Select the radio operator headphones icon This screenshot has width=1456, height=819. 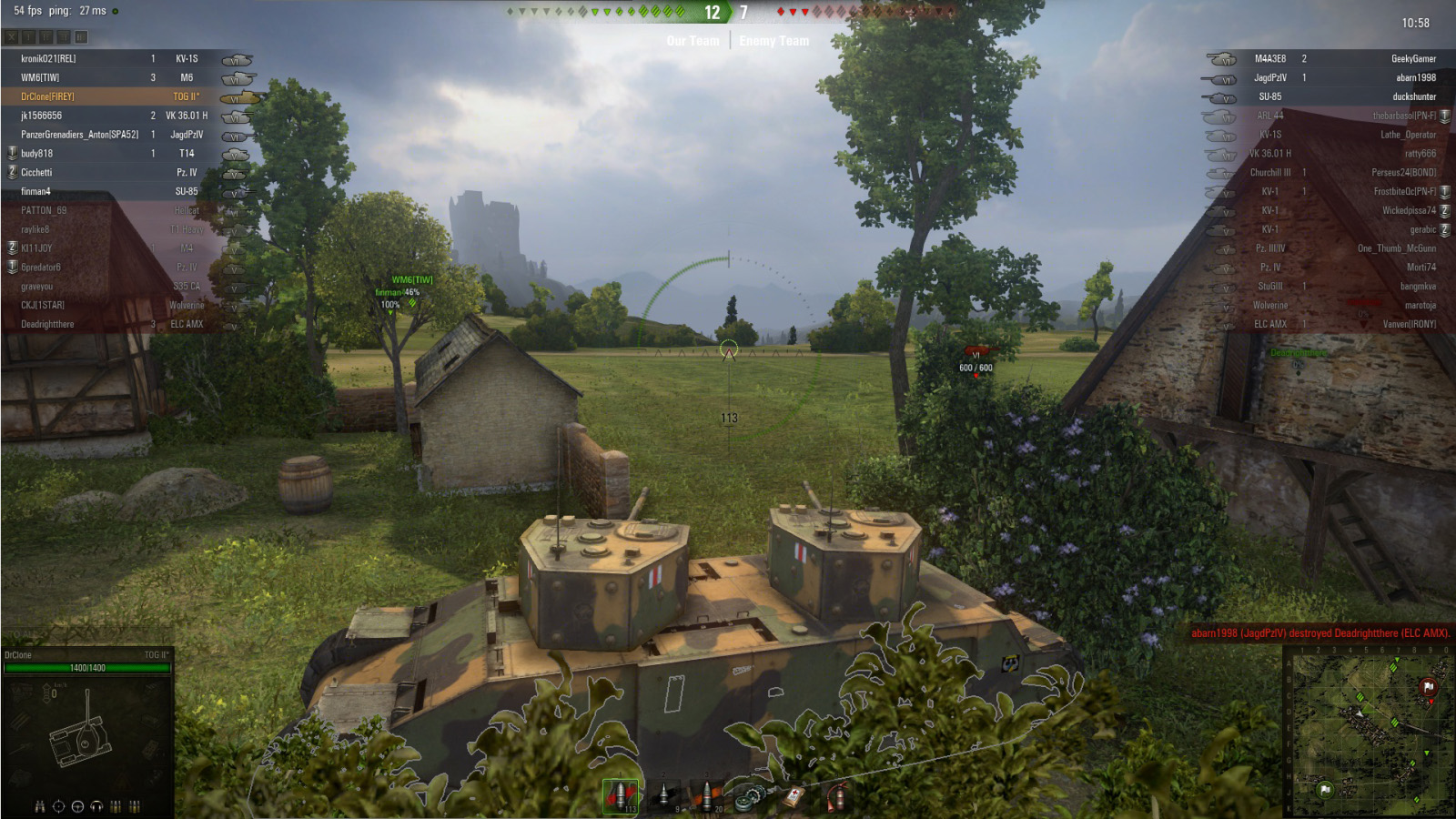tap(96, 806)
